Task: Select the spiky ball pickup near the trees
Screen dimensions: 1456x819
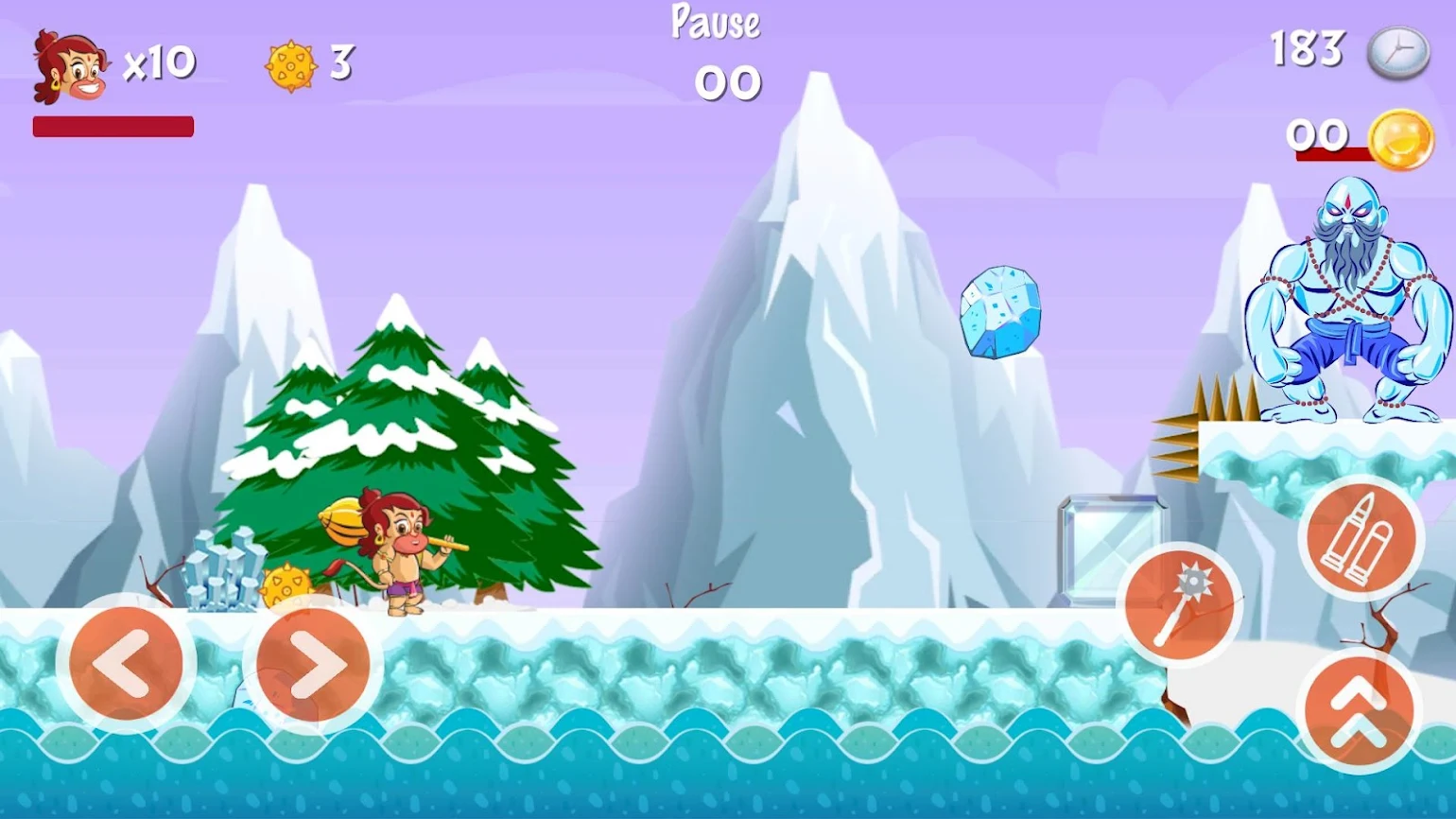Action: pos(286,584)
